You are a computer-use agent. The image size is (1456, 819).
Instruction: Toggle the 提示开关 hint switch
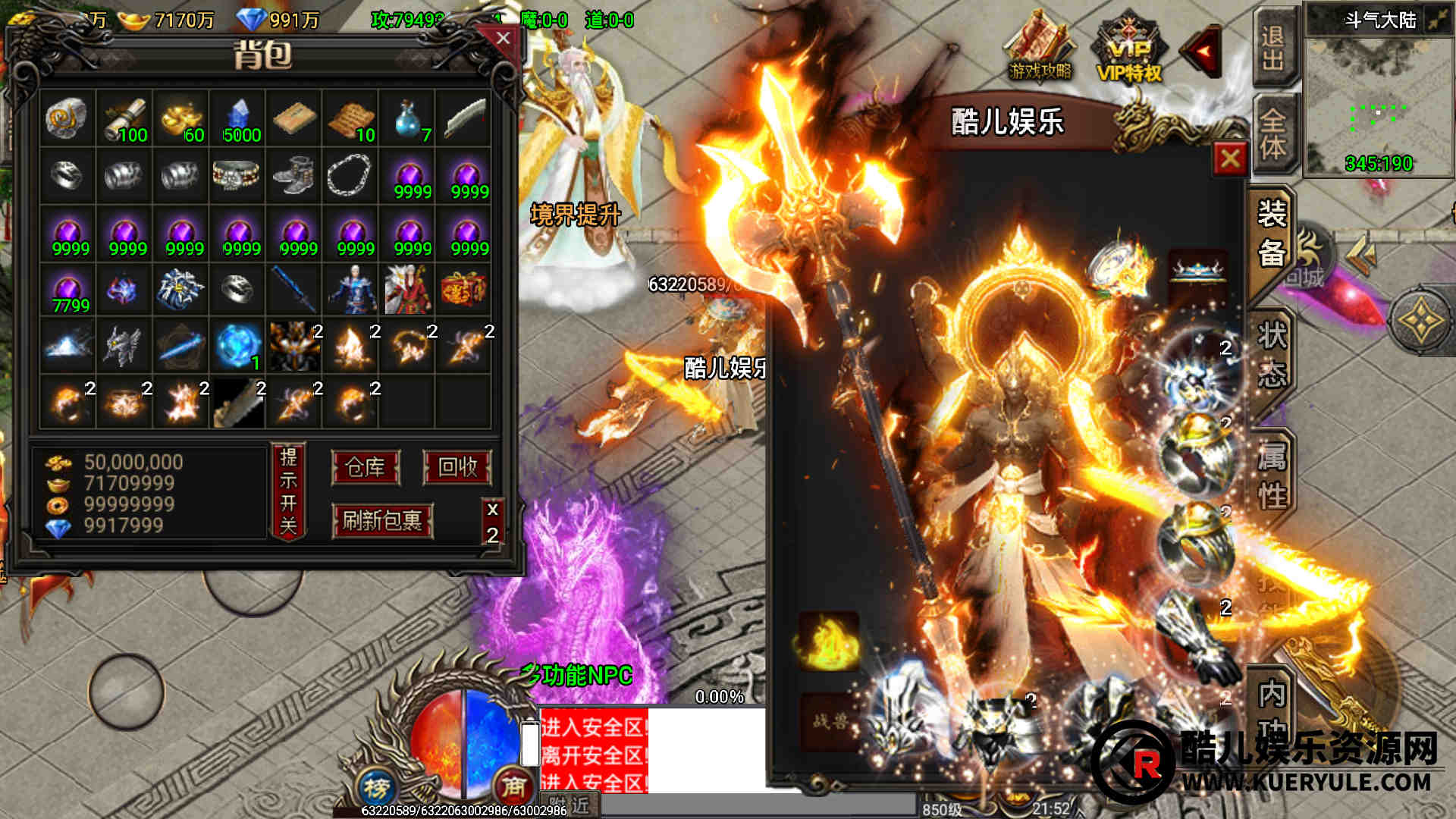288,491
